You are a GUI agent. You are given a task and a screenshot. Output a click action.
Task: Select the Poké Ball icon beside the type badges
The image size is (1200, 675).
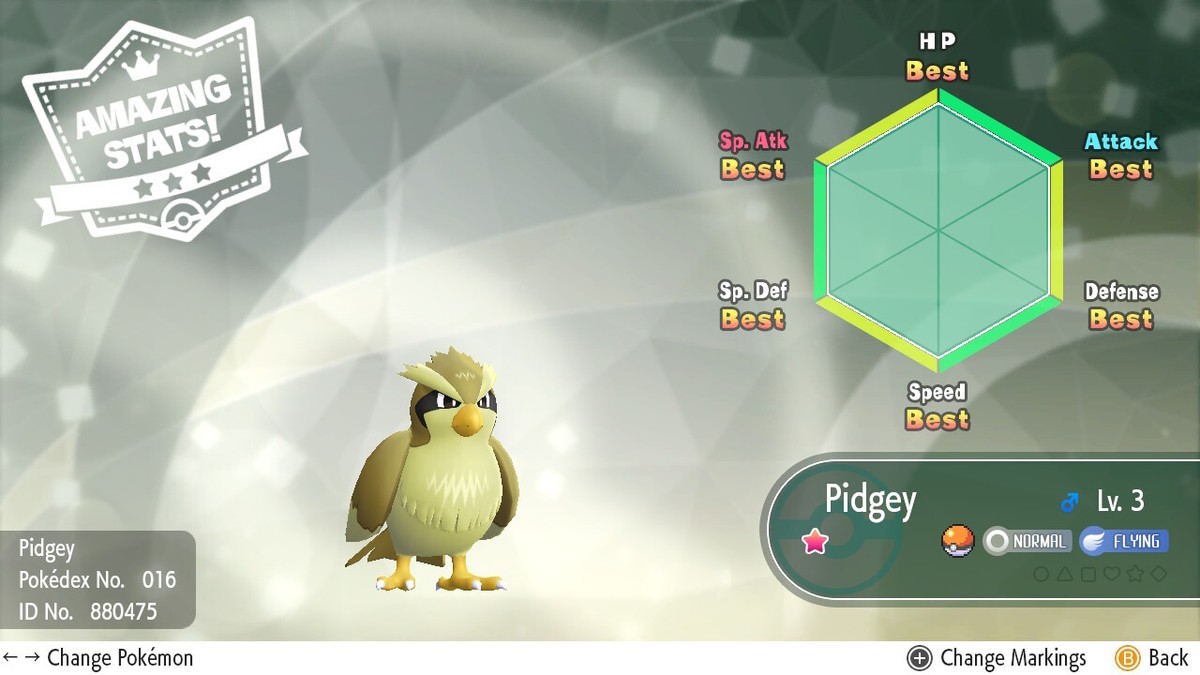point(958,542)
